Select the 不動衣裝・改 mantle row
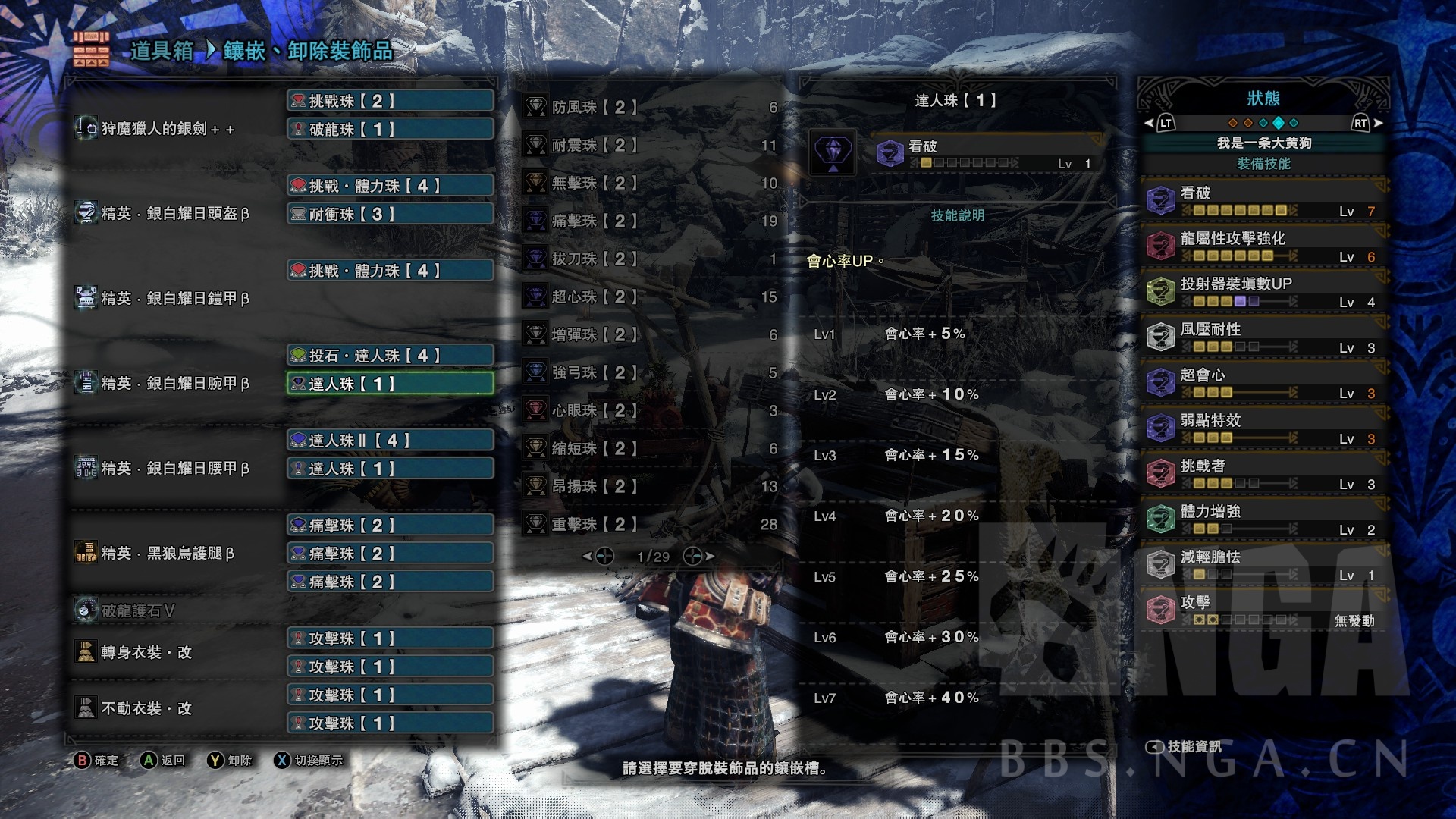 tap(146, 708)
